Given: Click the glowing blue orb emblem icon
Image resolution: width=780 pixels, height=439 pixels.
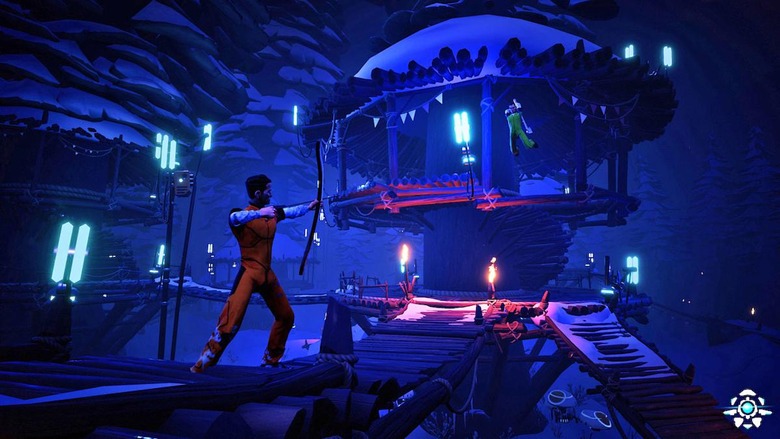Looking at the screenshot, I should 746,408.
